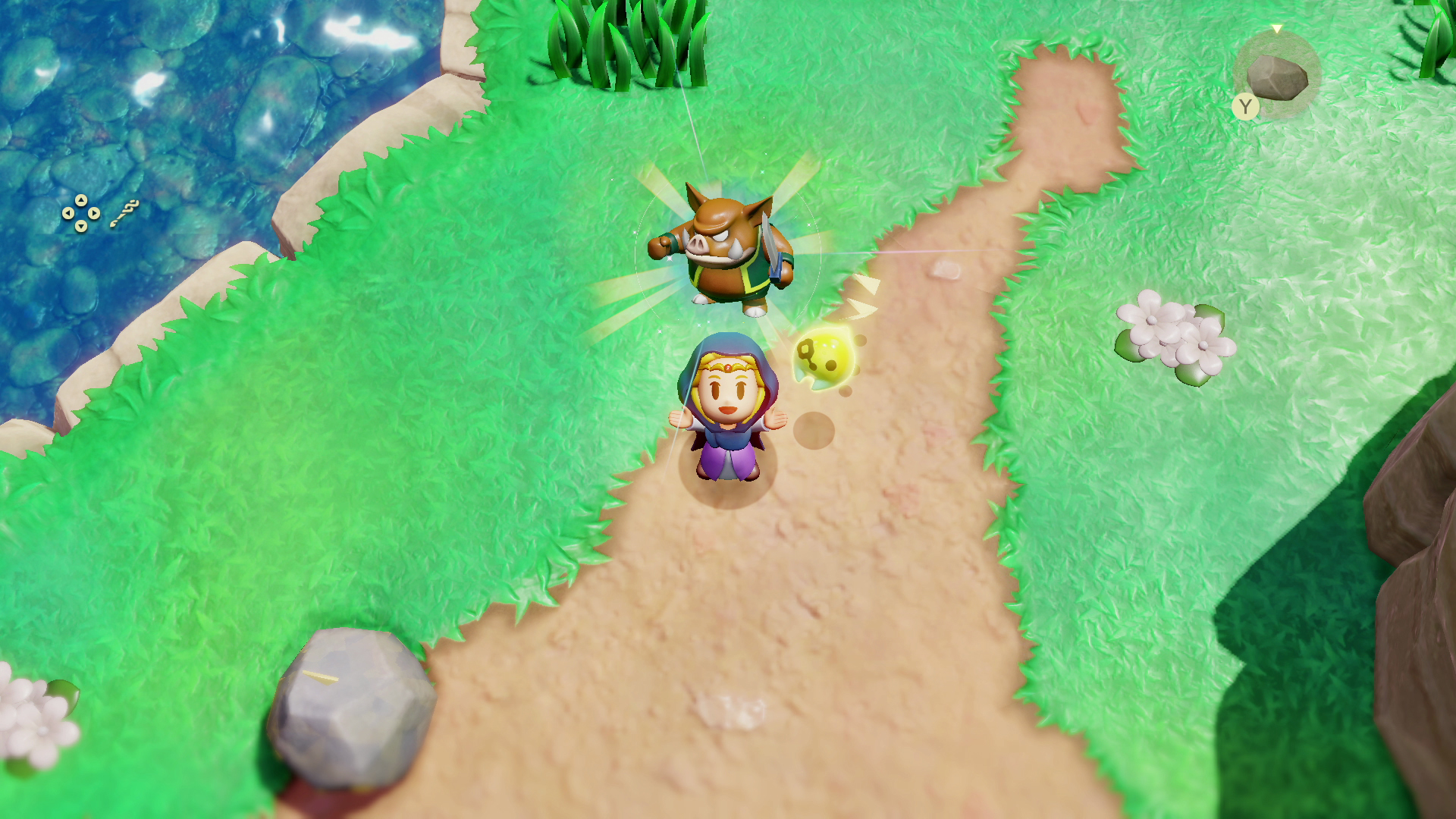Click the down arrow in the D-pad prompt
This screenshot has height=819, width=1456.
[81, 225]
